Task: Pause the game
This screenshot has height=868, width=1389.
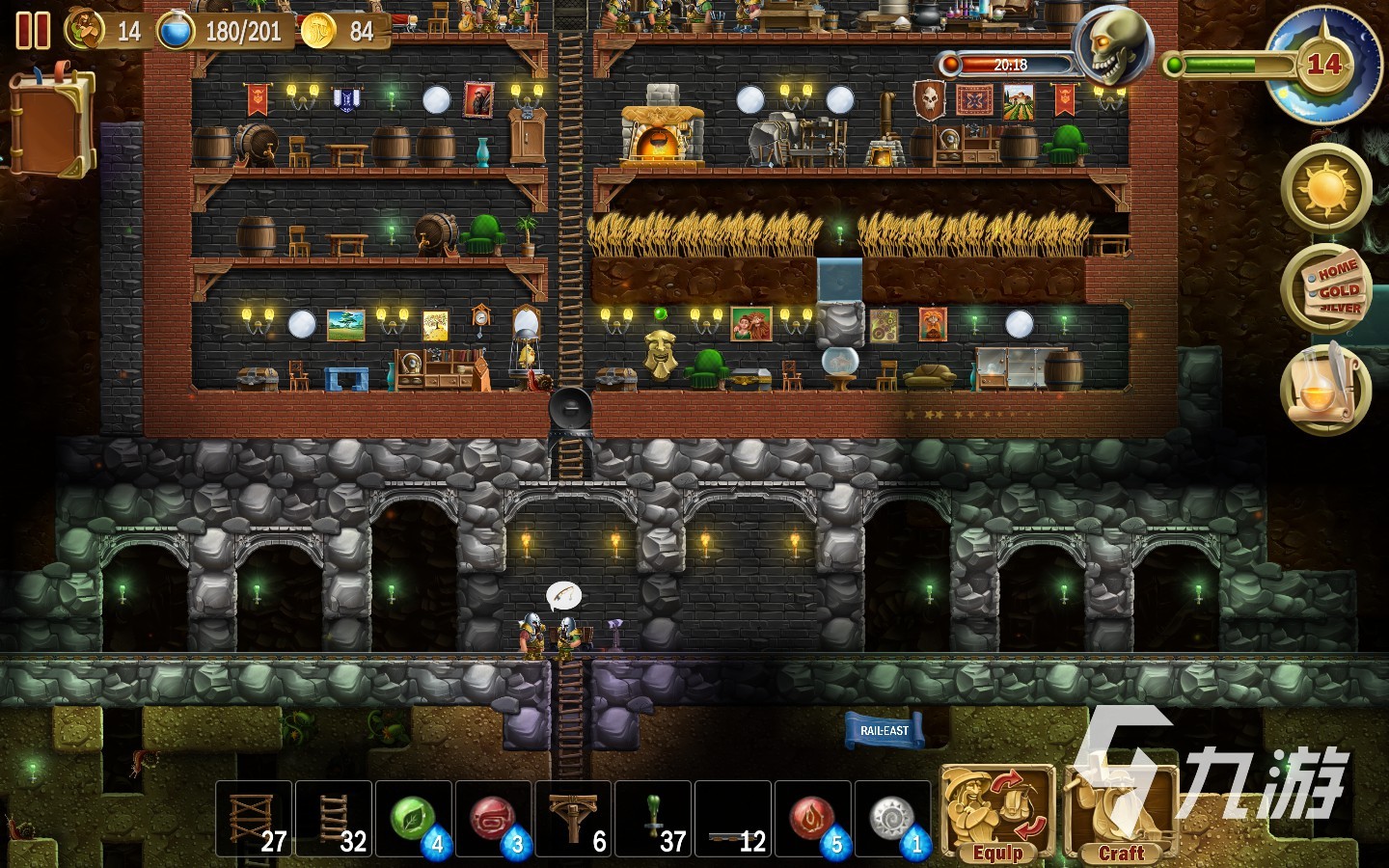Action: tap(33, 31)
